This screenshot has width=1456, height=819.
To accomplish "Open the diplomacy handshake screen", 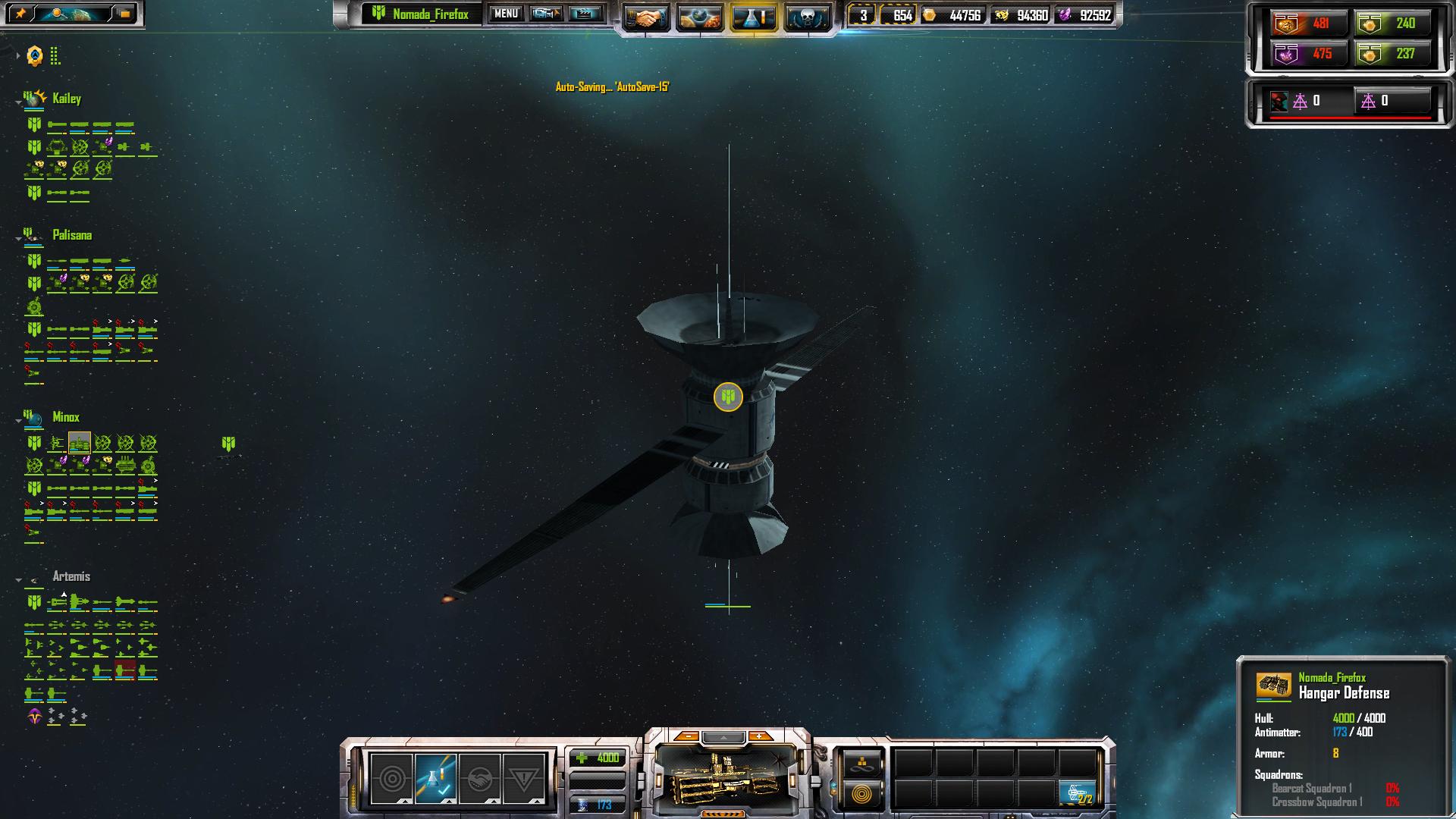I will tap(646, 17).
